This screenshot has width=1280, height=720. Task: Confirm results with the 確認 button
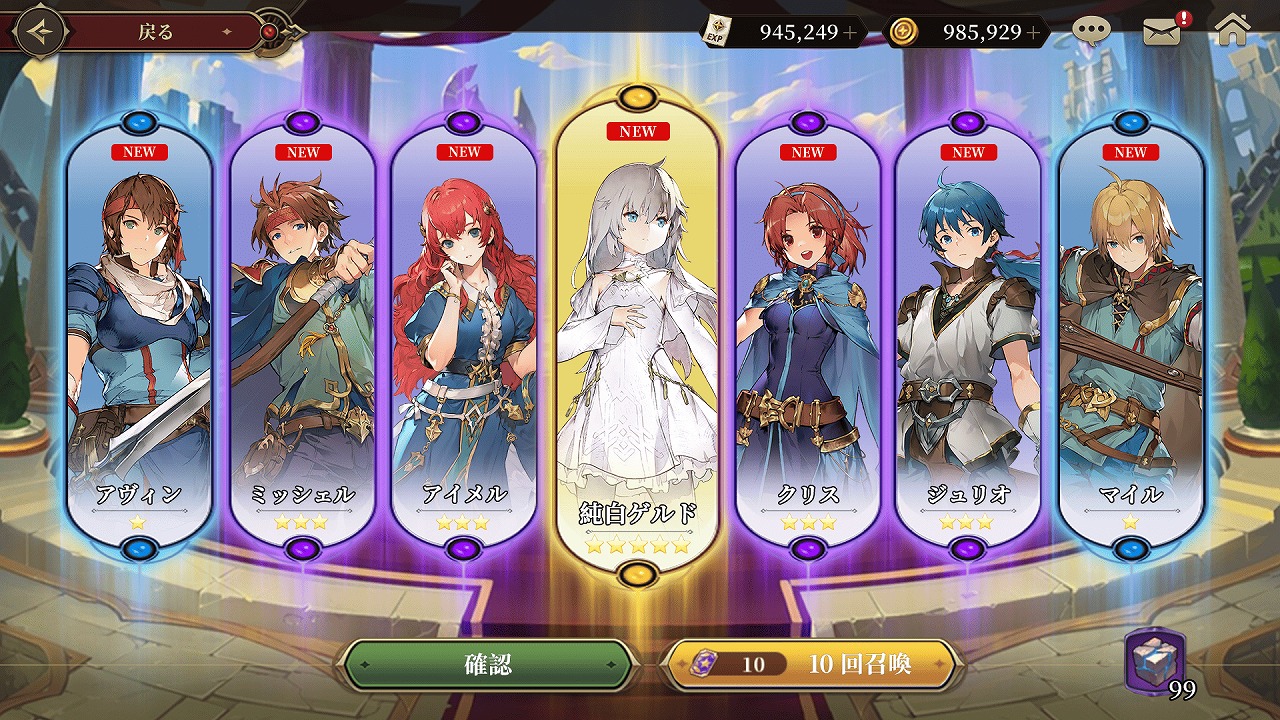coord(488,665)
